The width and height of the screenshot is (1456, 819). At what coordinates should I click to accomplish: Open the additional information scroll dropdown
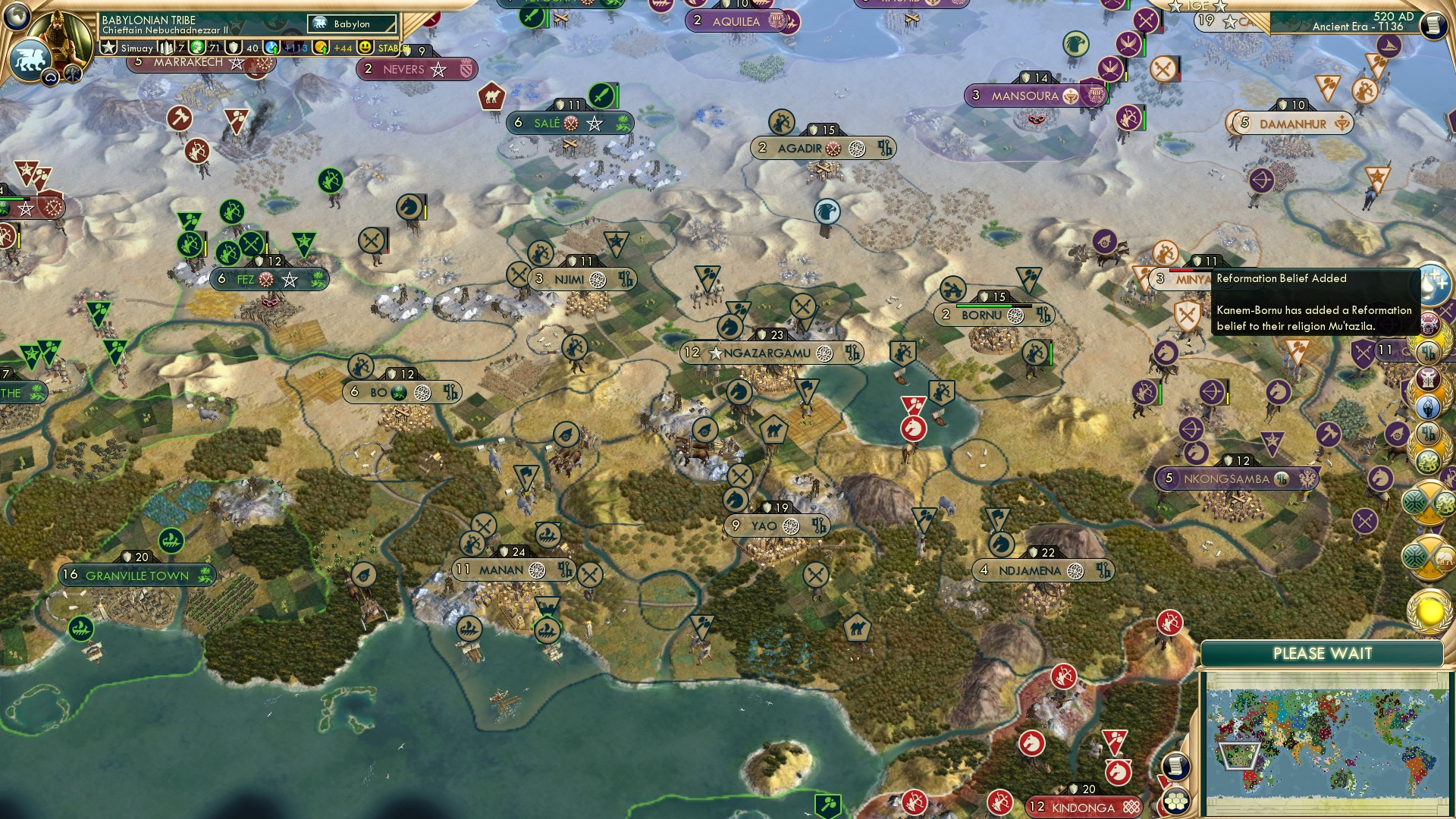1432,23
